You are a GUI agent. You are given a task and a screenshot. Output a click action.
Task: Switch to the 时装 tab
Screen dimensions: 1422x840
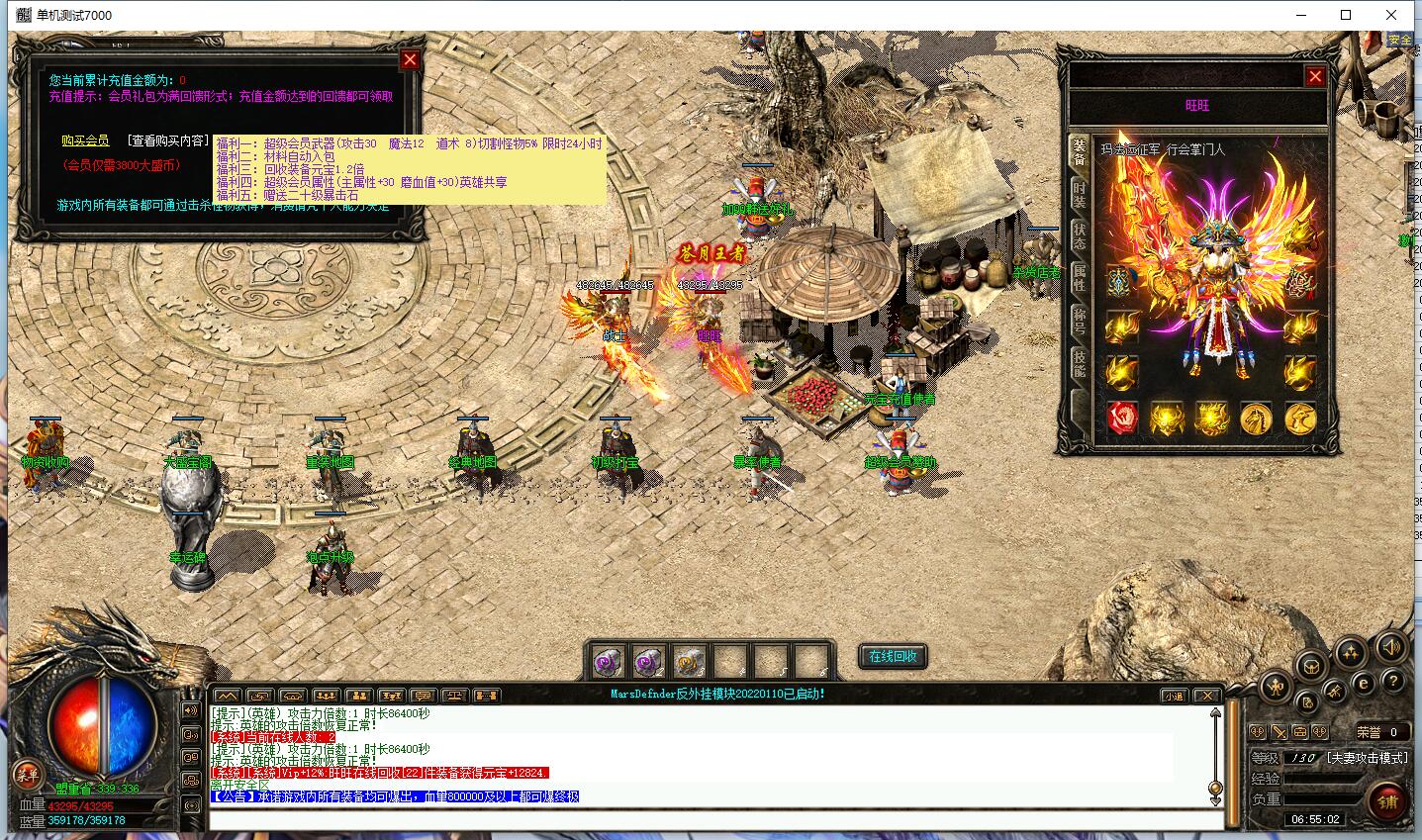click(1079, 193)
